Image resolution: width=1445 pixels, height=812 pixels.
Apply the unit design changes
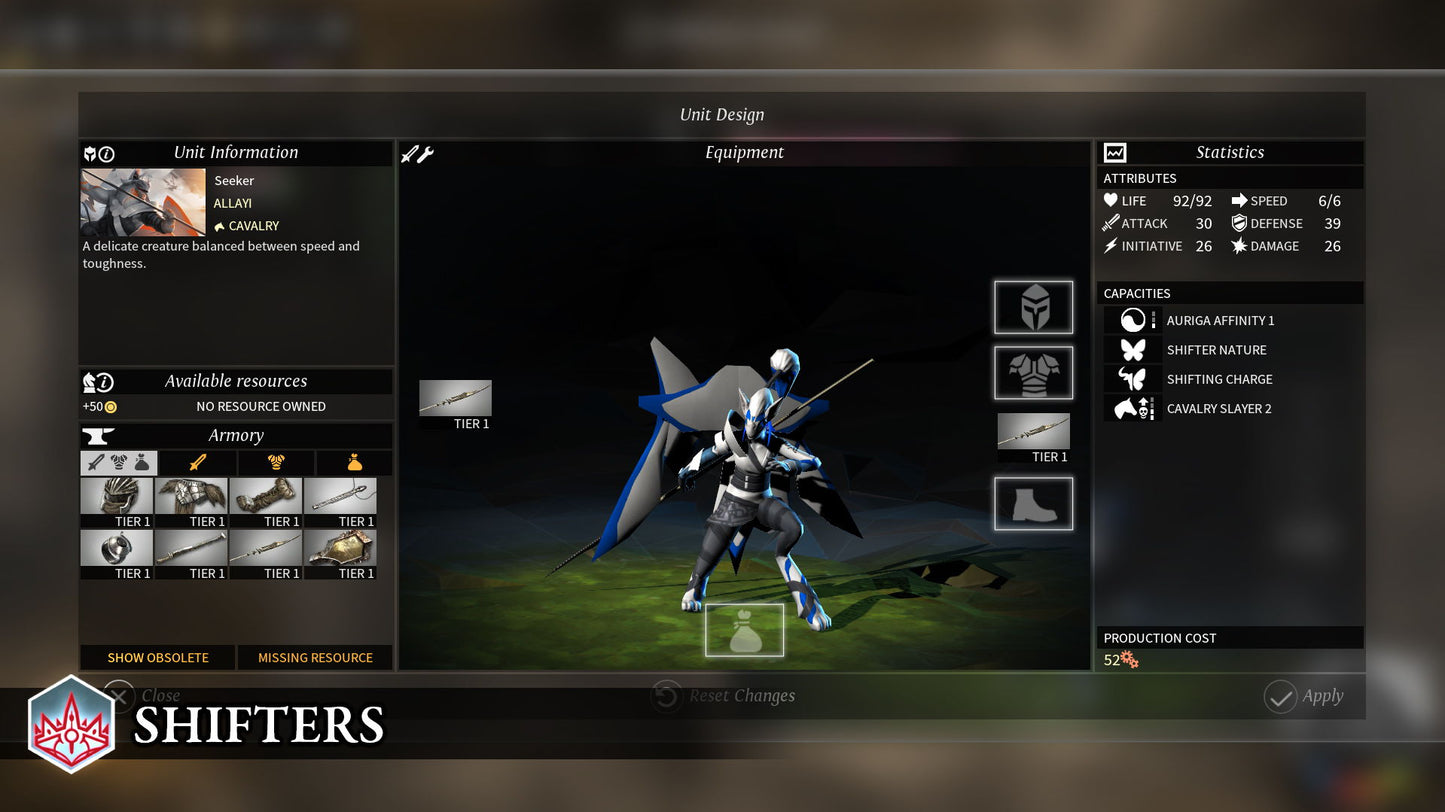[x=1308, y=696]
